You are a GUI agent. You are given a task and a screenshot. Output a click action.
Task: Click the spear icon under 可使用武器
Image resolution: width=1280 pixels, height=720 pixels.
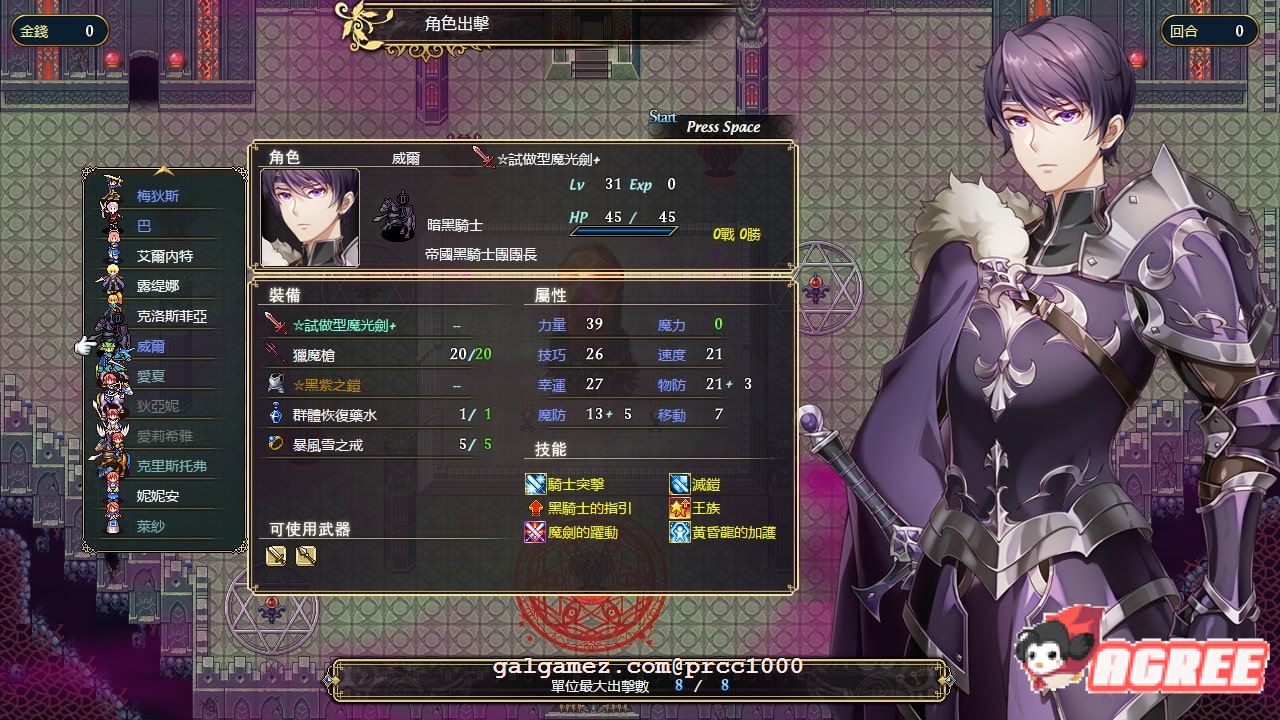coord(307,556)
